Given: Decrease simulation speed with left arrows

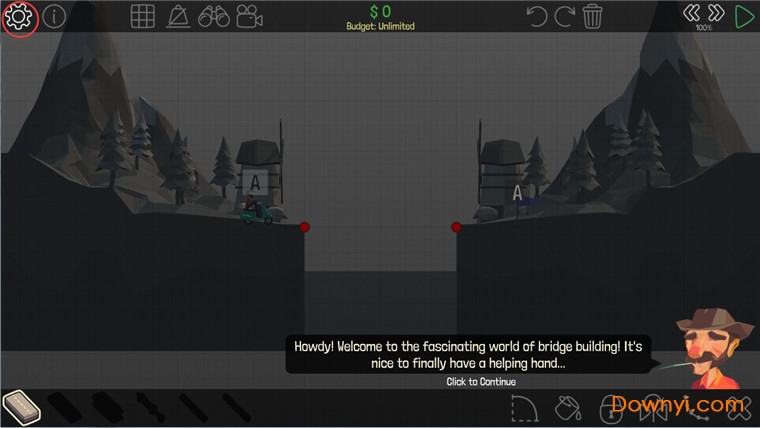Looking at the screenshot, I should click(690, 13).
